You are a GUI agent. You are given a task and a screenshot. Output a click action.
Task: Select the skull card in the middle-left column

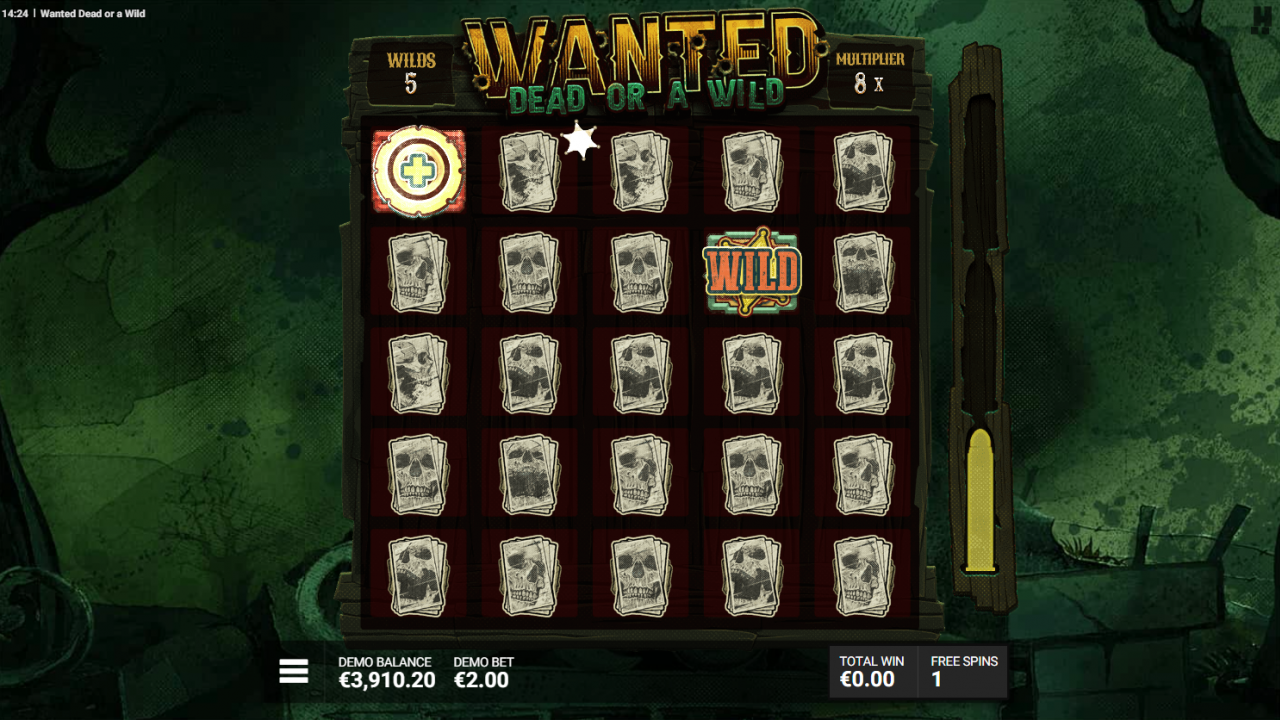417,374
